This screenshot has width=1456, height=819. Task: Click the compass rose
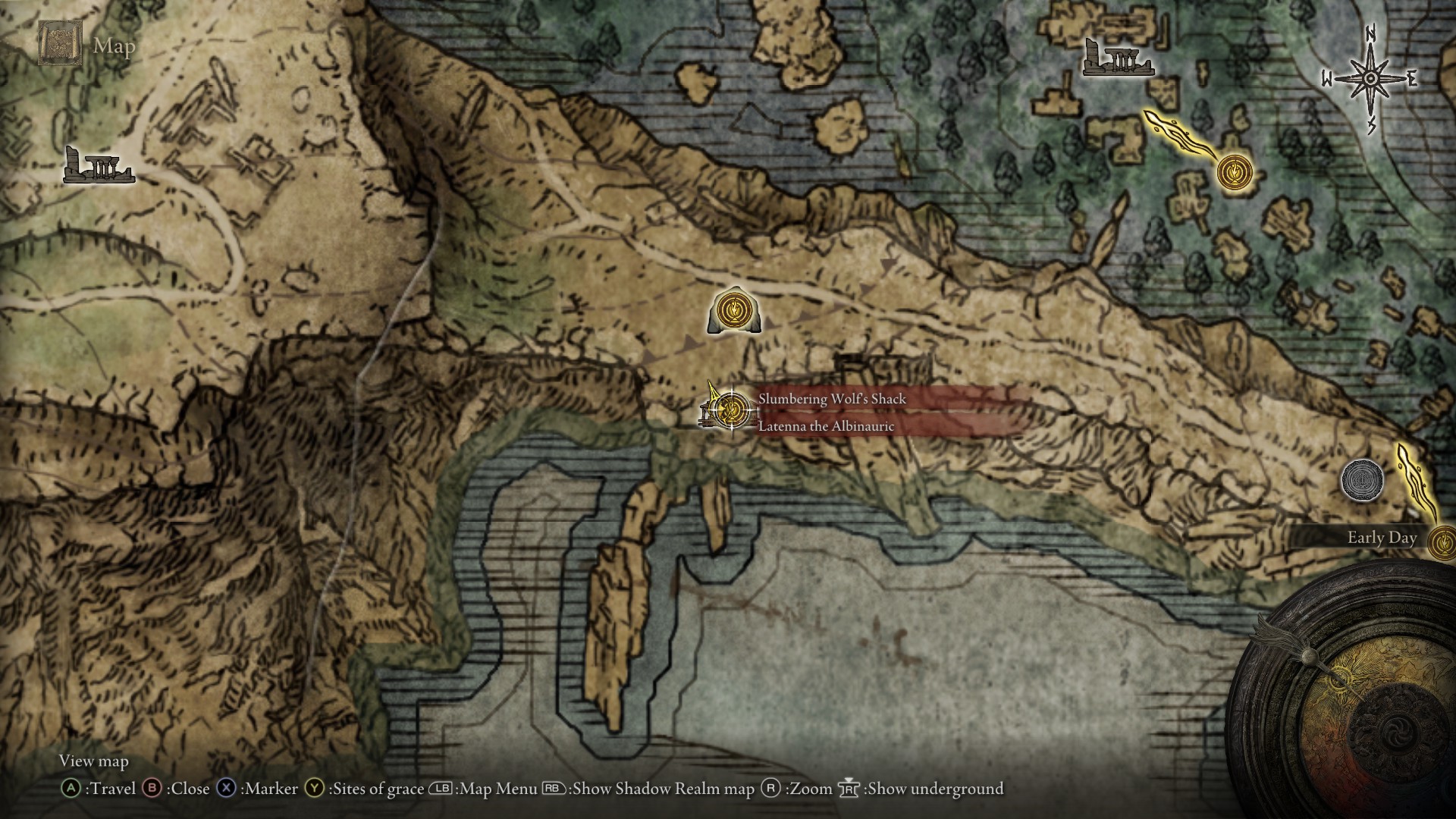point(1370,78)
